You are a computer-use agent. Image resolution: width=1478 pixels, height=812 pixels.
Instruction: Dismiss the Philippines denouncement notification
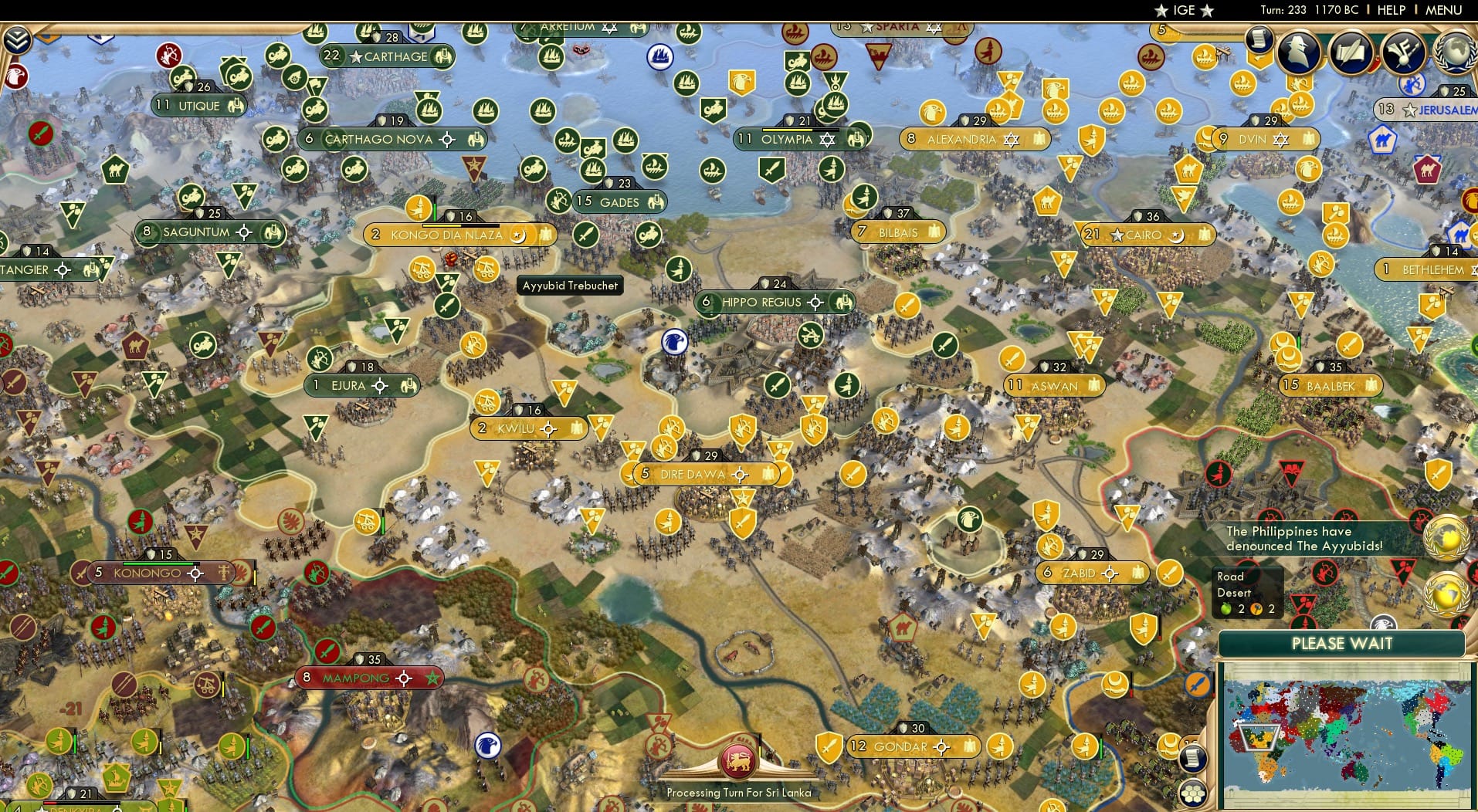pos(1303,538)
